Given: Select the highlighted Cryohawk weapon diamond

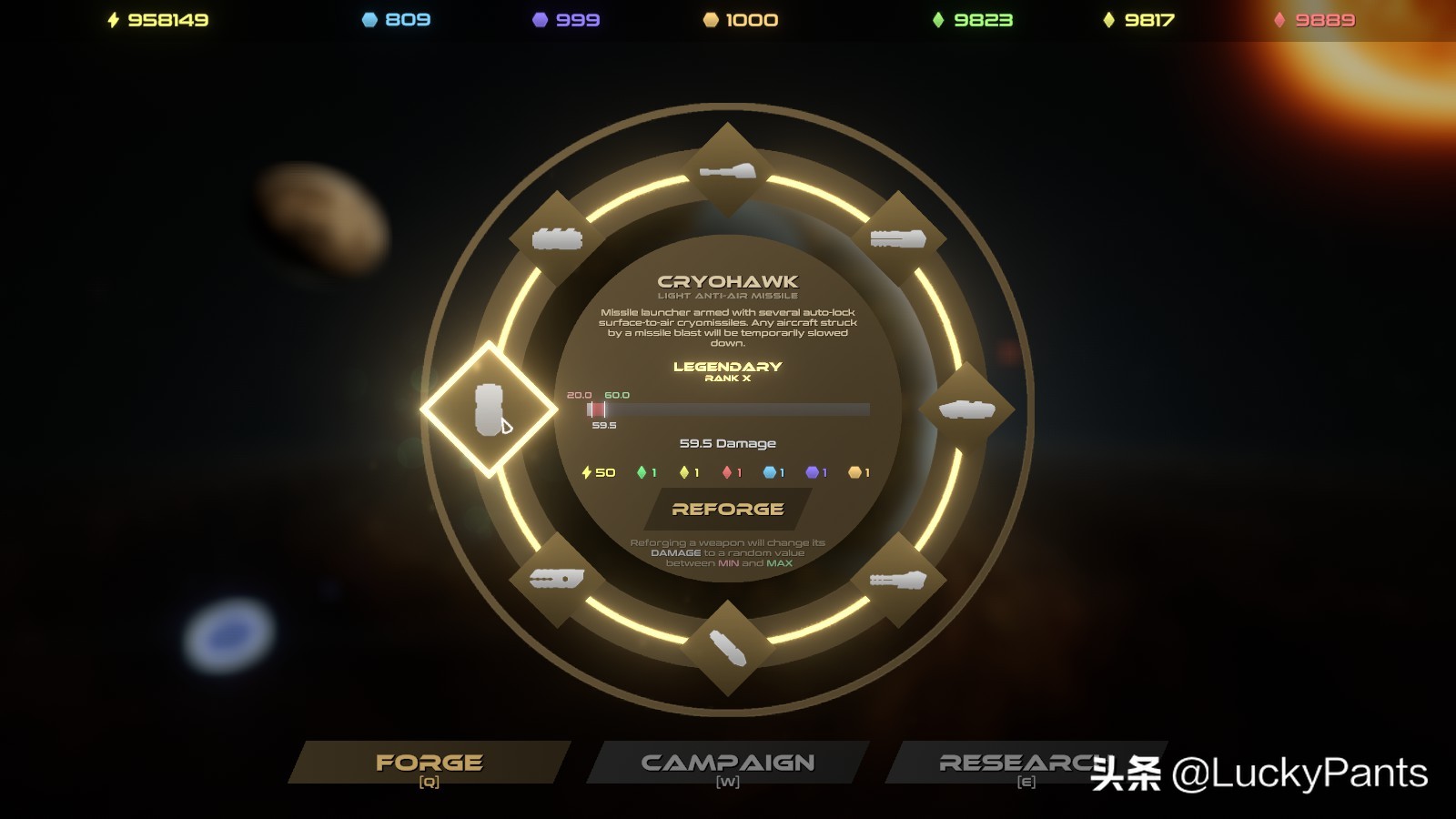Looking at the screenshot, I should [490, 409].
